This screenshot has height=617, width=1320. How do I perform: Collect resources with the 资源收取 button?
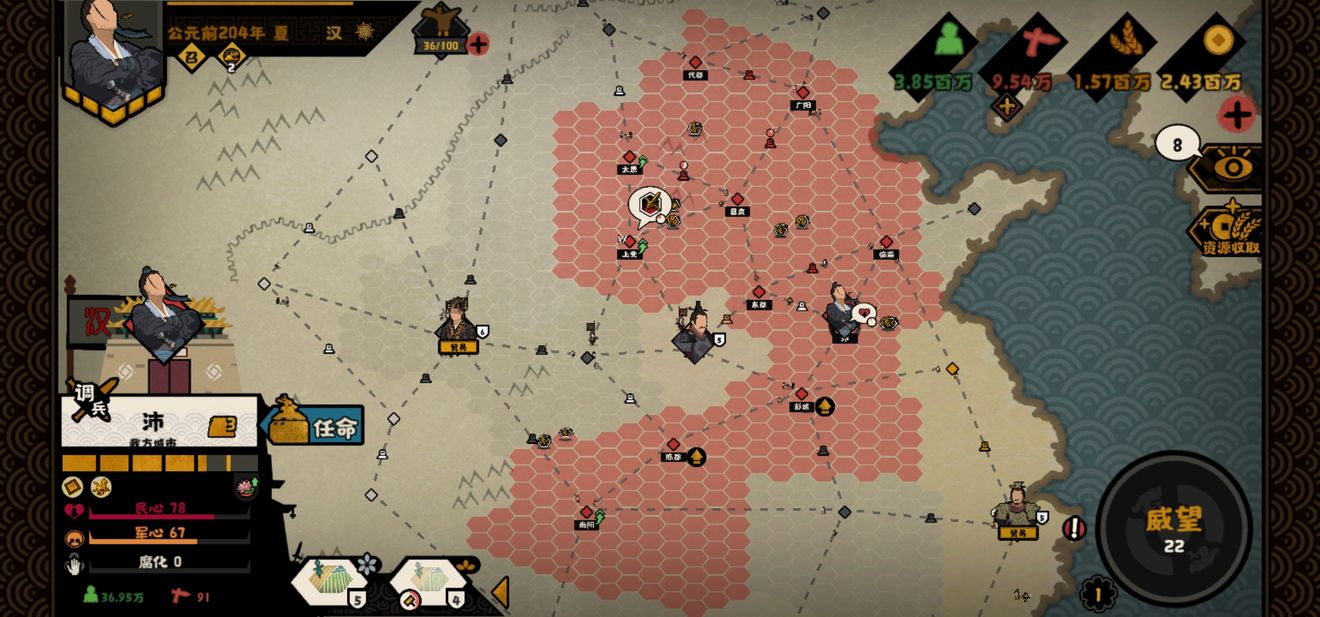(x=1228, y=233)
